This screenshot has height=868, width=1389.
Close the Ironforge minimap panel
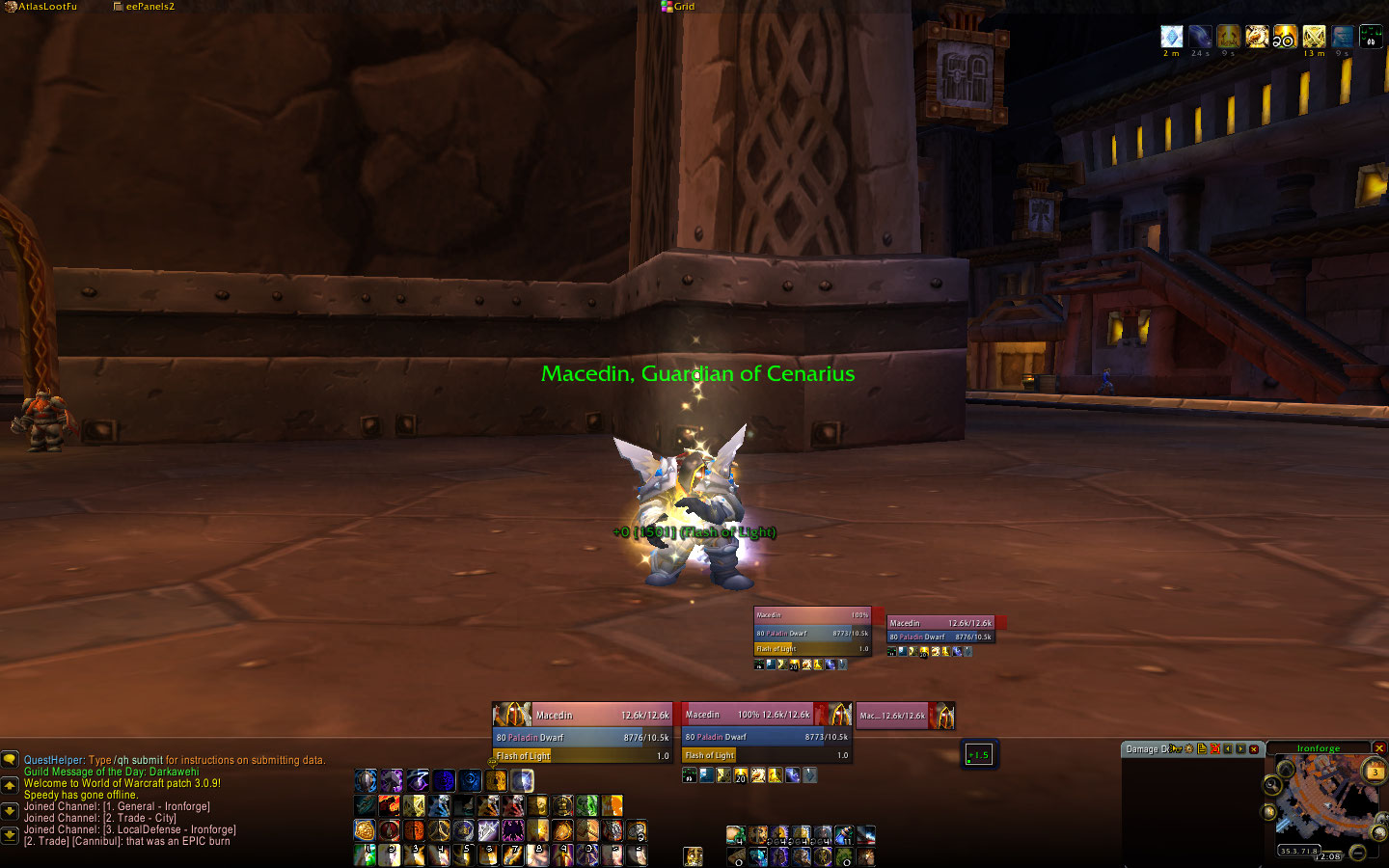click(x=1379, y=748)
